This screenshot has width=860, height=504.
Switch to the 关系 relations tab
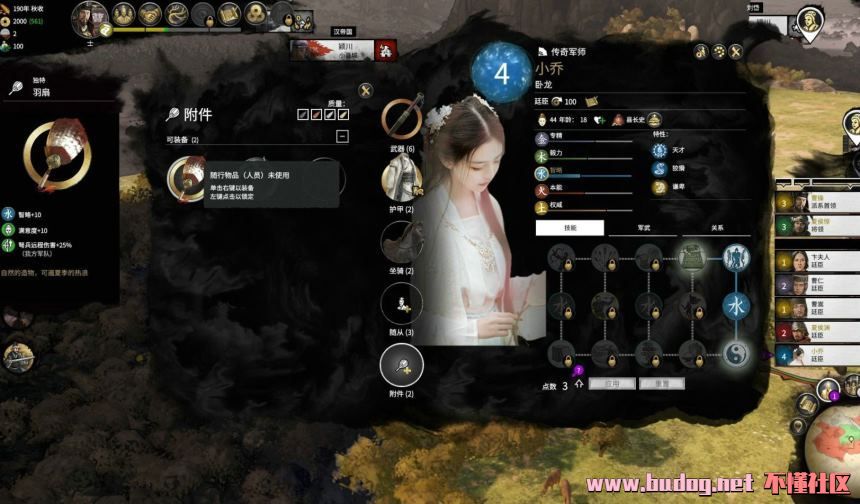pos(716,228)
